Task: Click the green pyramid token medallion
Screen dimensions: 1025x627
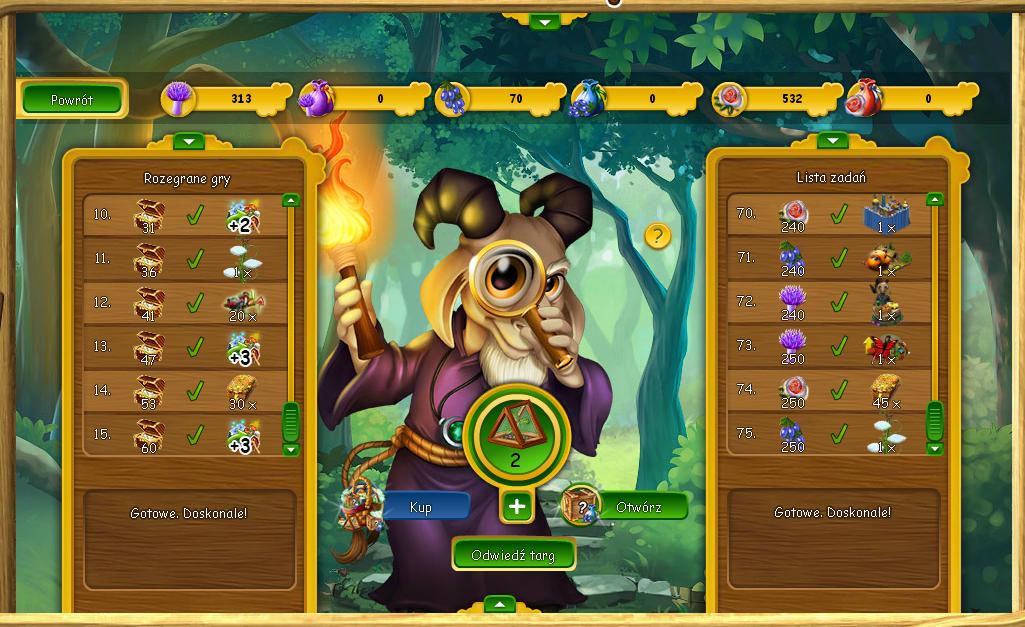Action: [x=516, y=432]
